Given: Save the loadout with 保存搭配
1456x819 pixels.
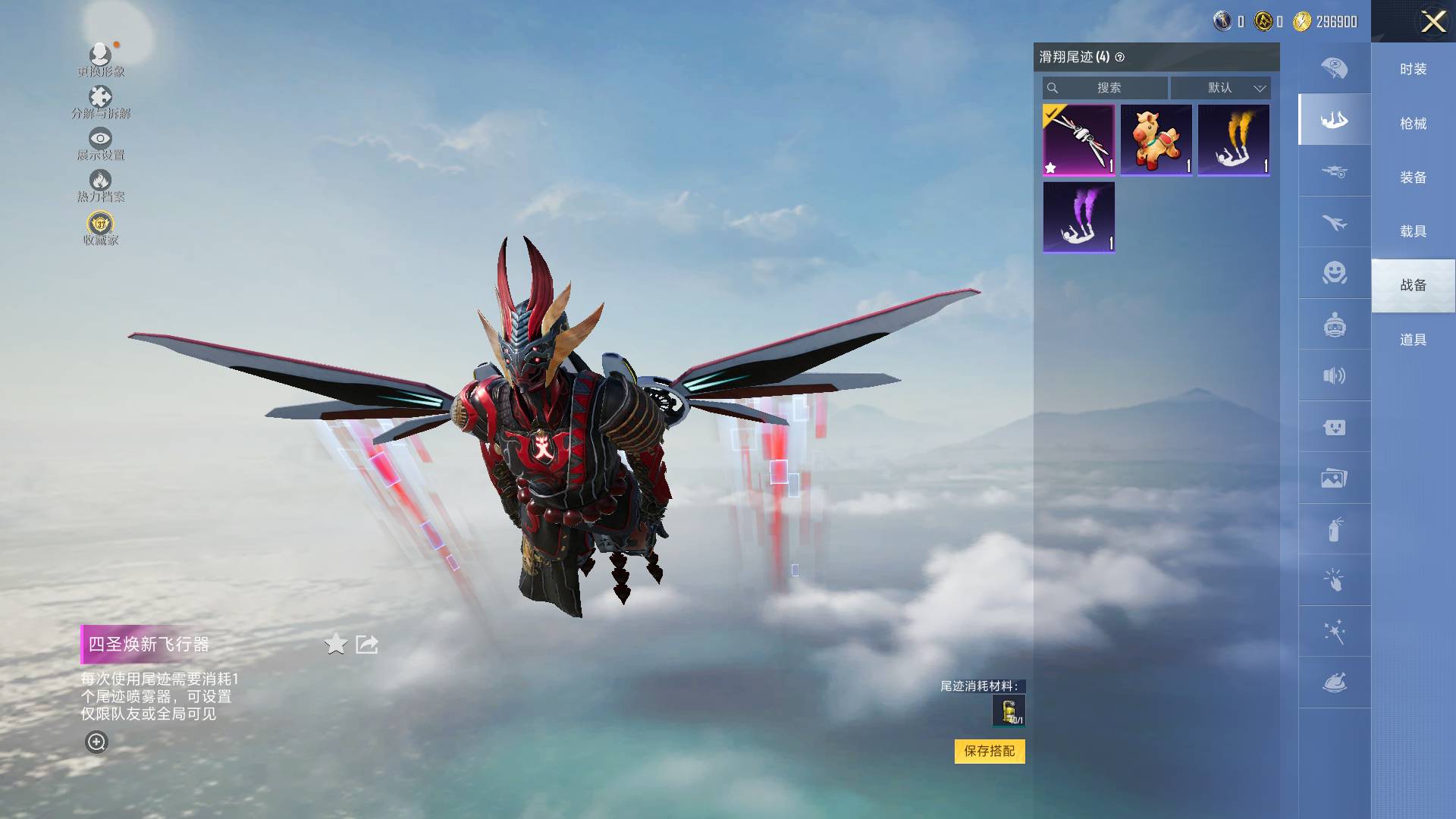Looking at the screenshot, I should pyautogui.click(x=989, y=751).
